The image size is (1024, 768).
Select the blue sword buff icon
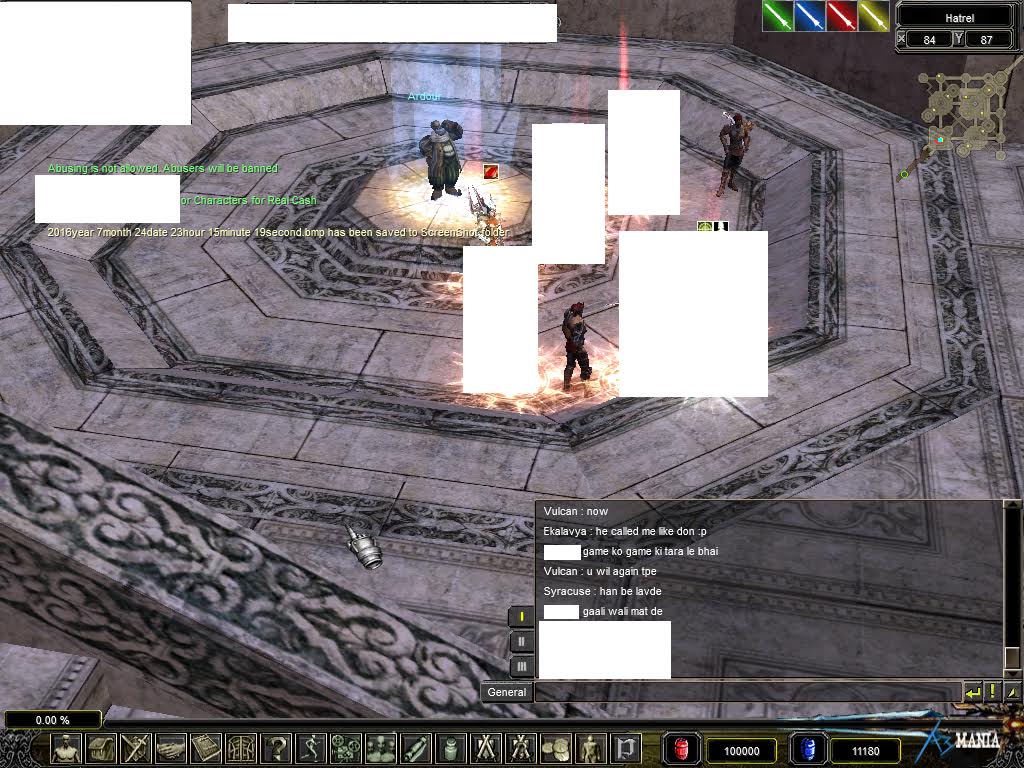click(809, 15)
